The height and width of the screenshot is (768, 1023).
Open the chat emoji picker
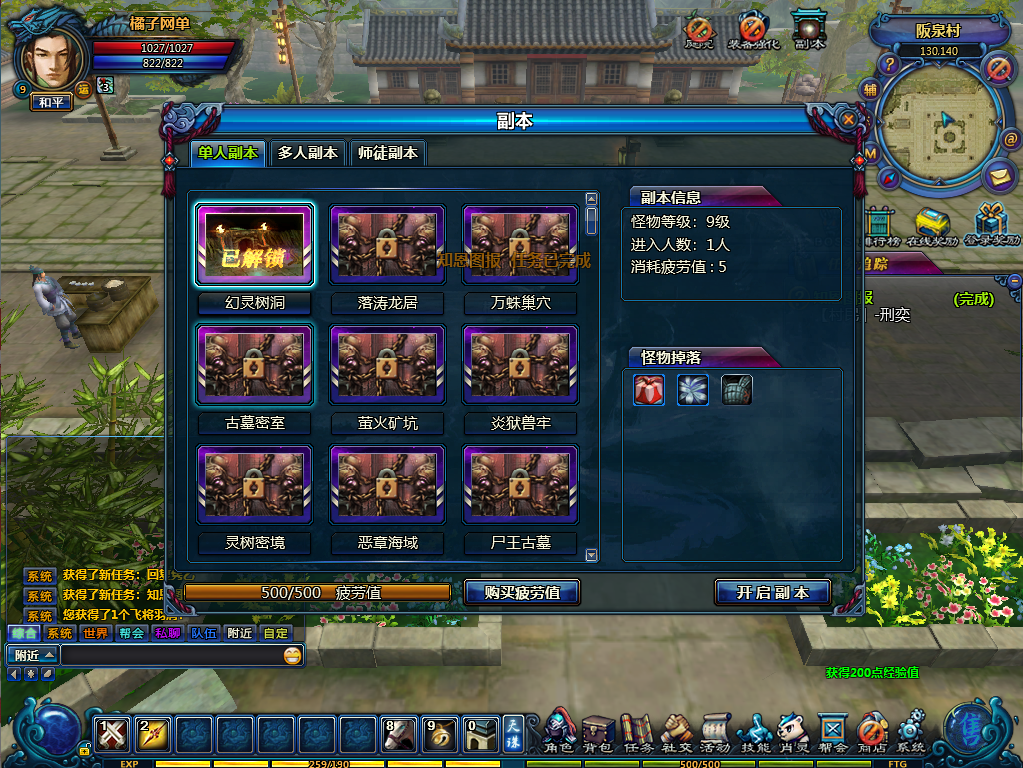[292, 656]
